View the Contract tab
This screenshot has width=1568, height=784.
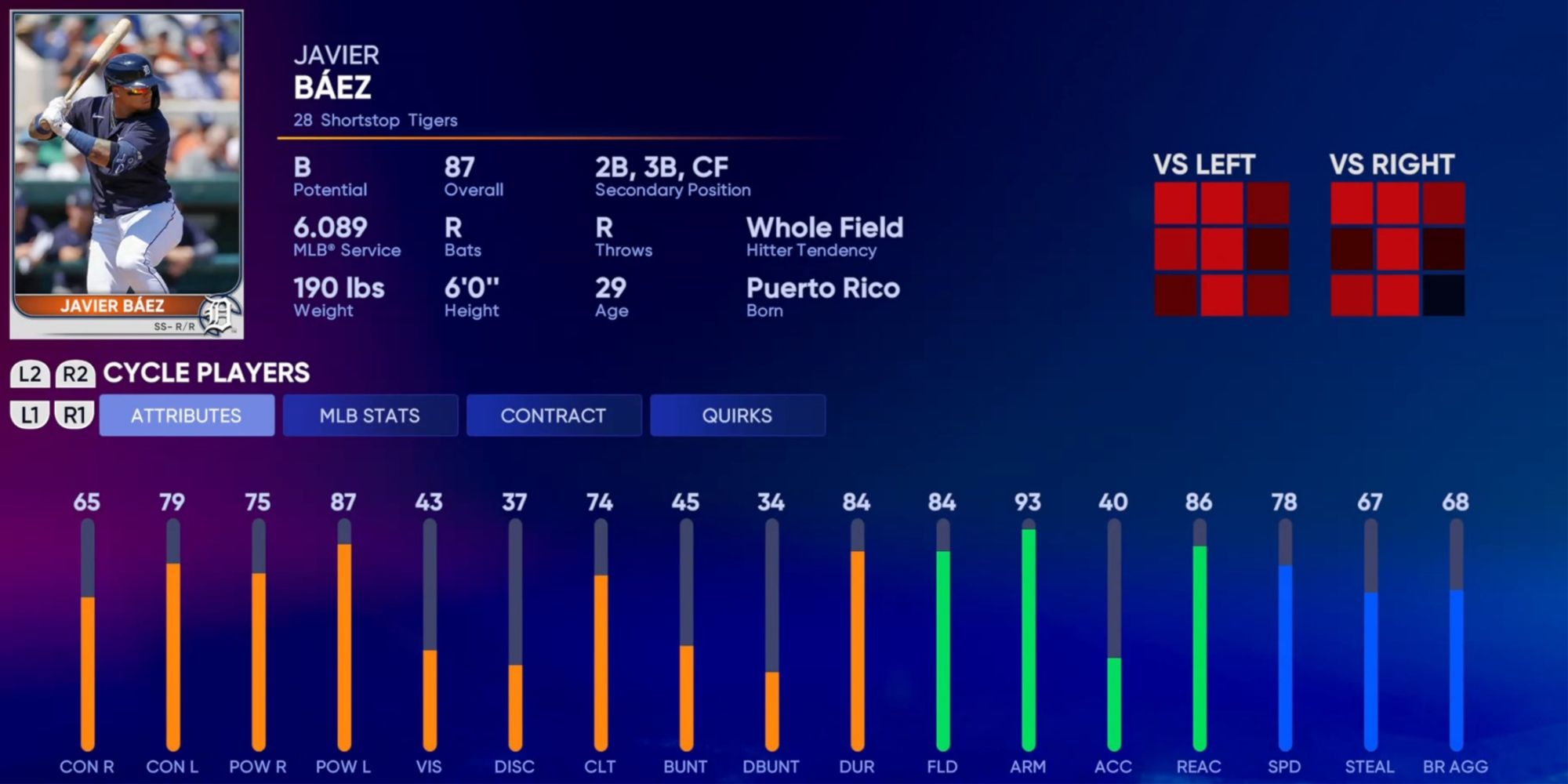pyautogui.click(x=554, y=416)
